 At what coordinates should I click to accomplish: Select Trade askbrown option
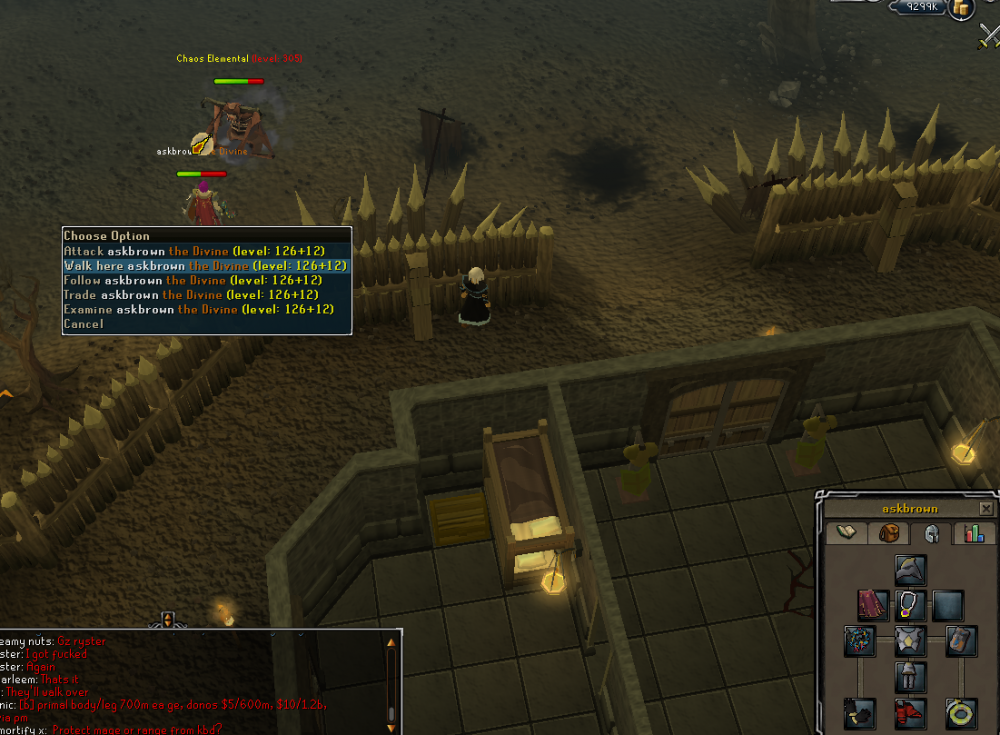191,295
